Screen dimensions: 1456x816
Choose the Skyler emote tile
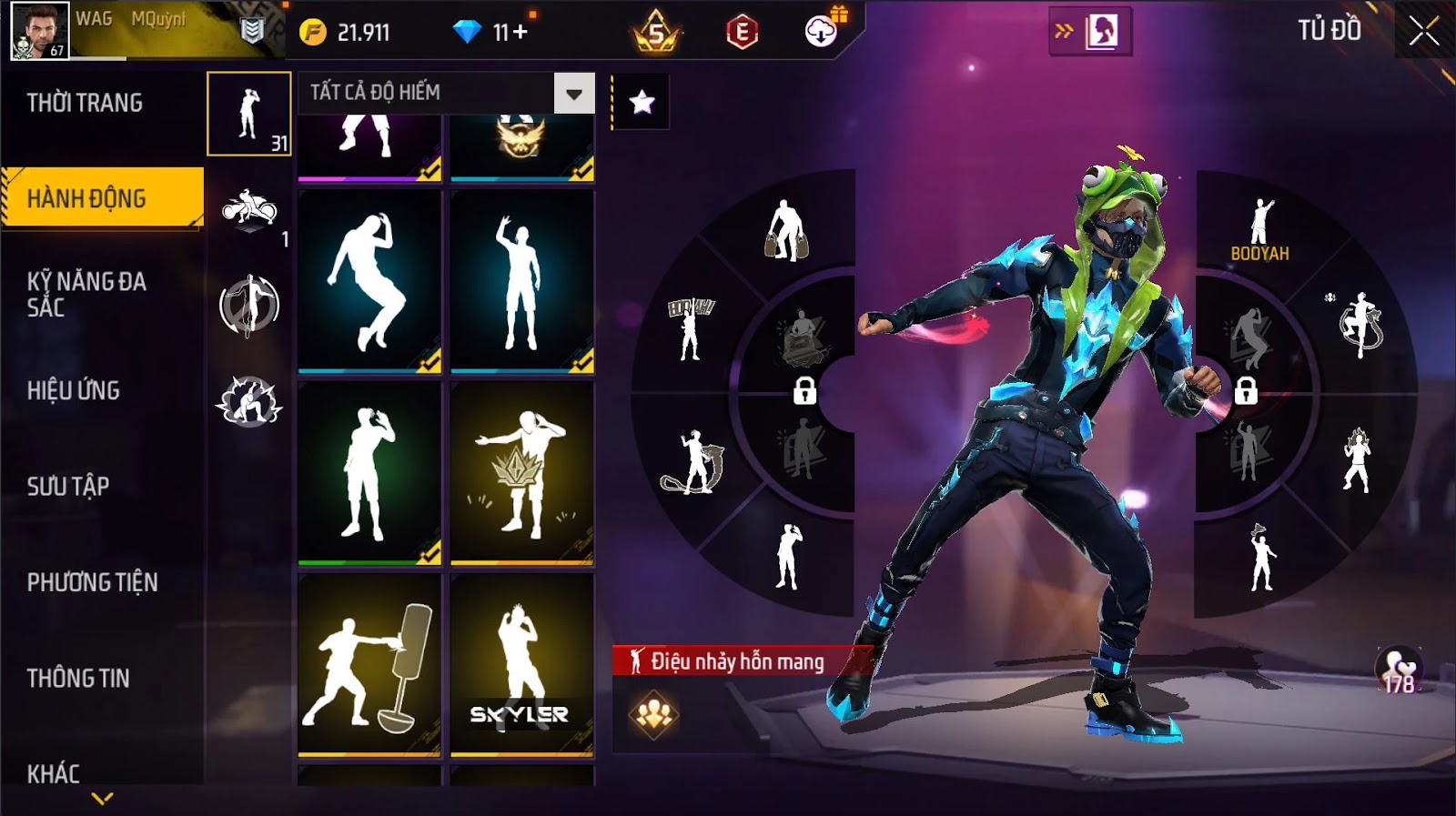pyautogui.click(x=521, y=664)
